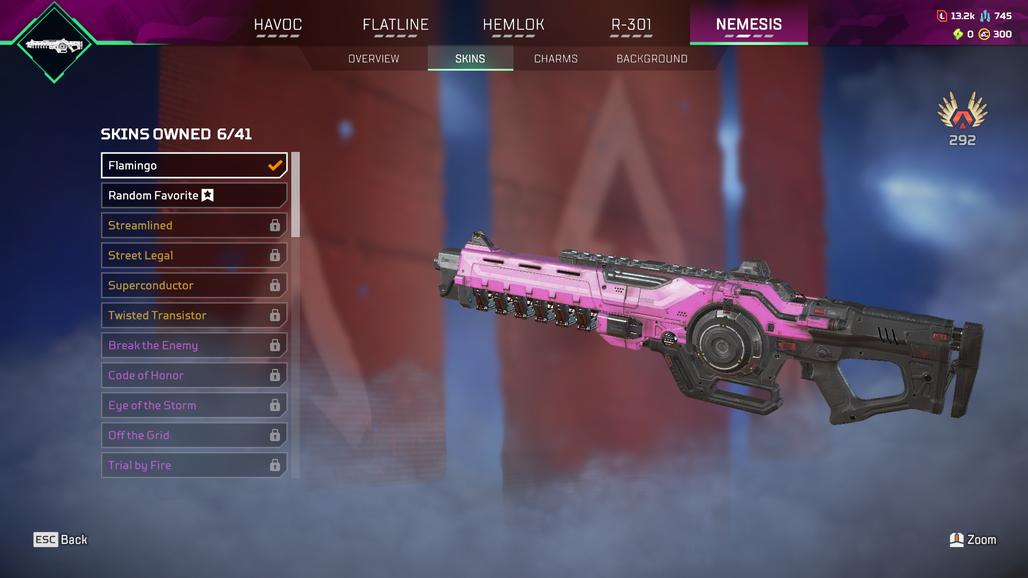The image size is (1028, 578).
Task: Choose the Random Favorite skin option
Action: pos(194,195)
